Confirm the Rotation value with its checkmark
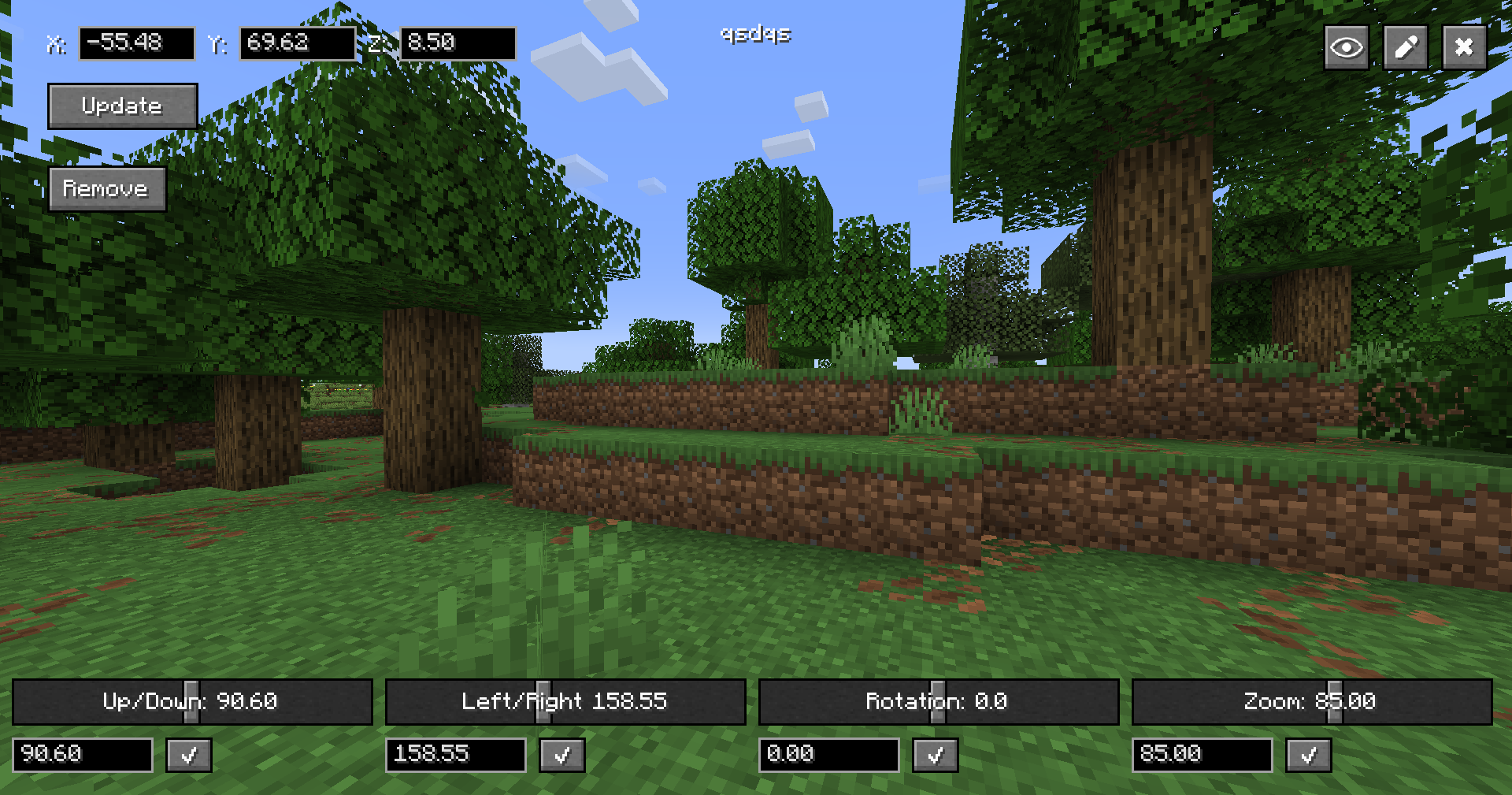 935,755
